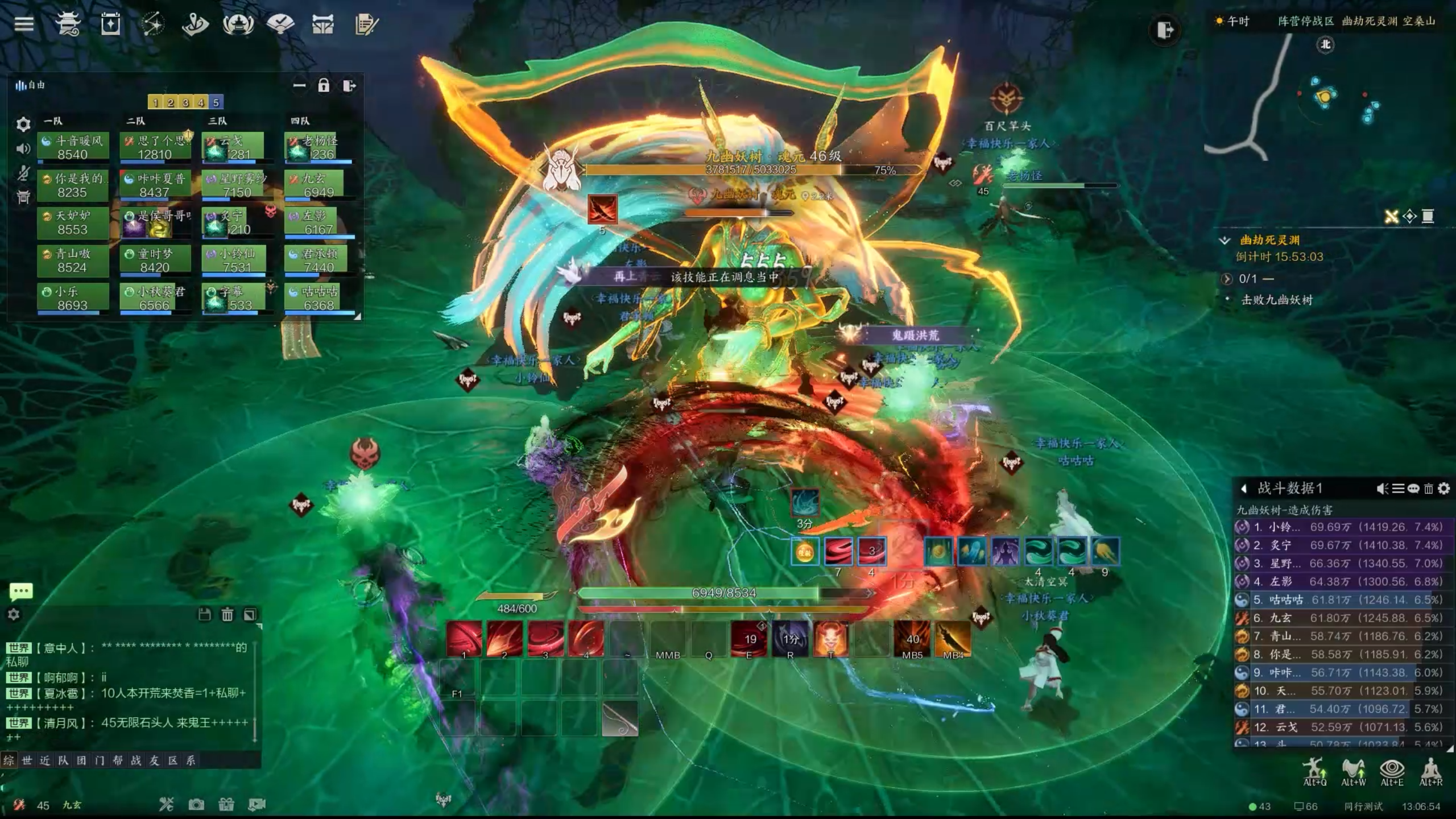
Task: Activate the blade skill on MB4
Action: 953,639
